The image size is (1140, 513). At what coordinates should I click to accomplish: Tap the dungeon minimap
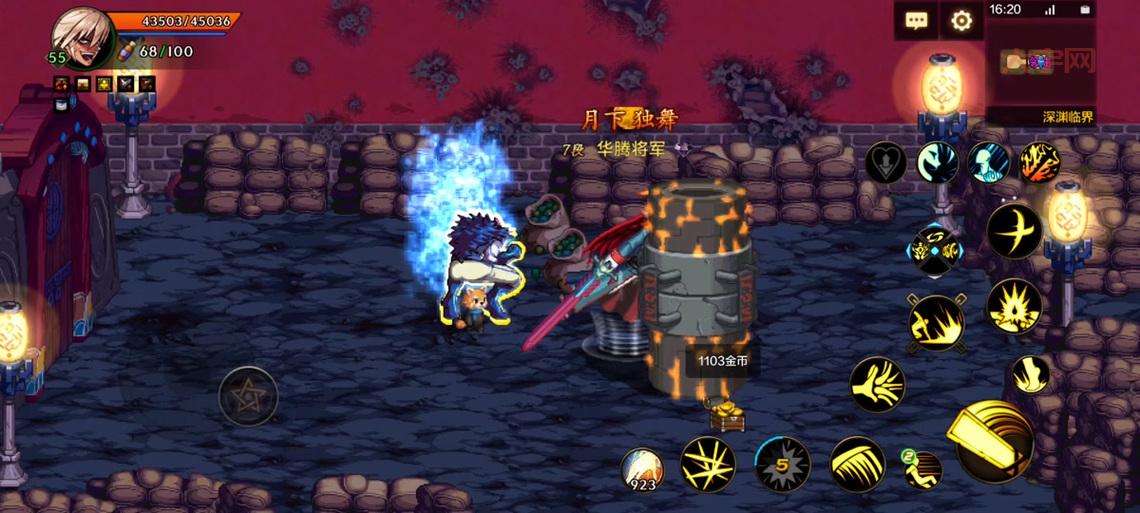tap(1040, 64)
